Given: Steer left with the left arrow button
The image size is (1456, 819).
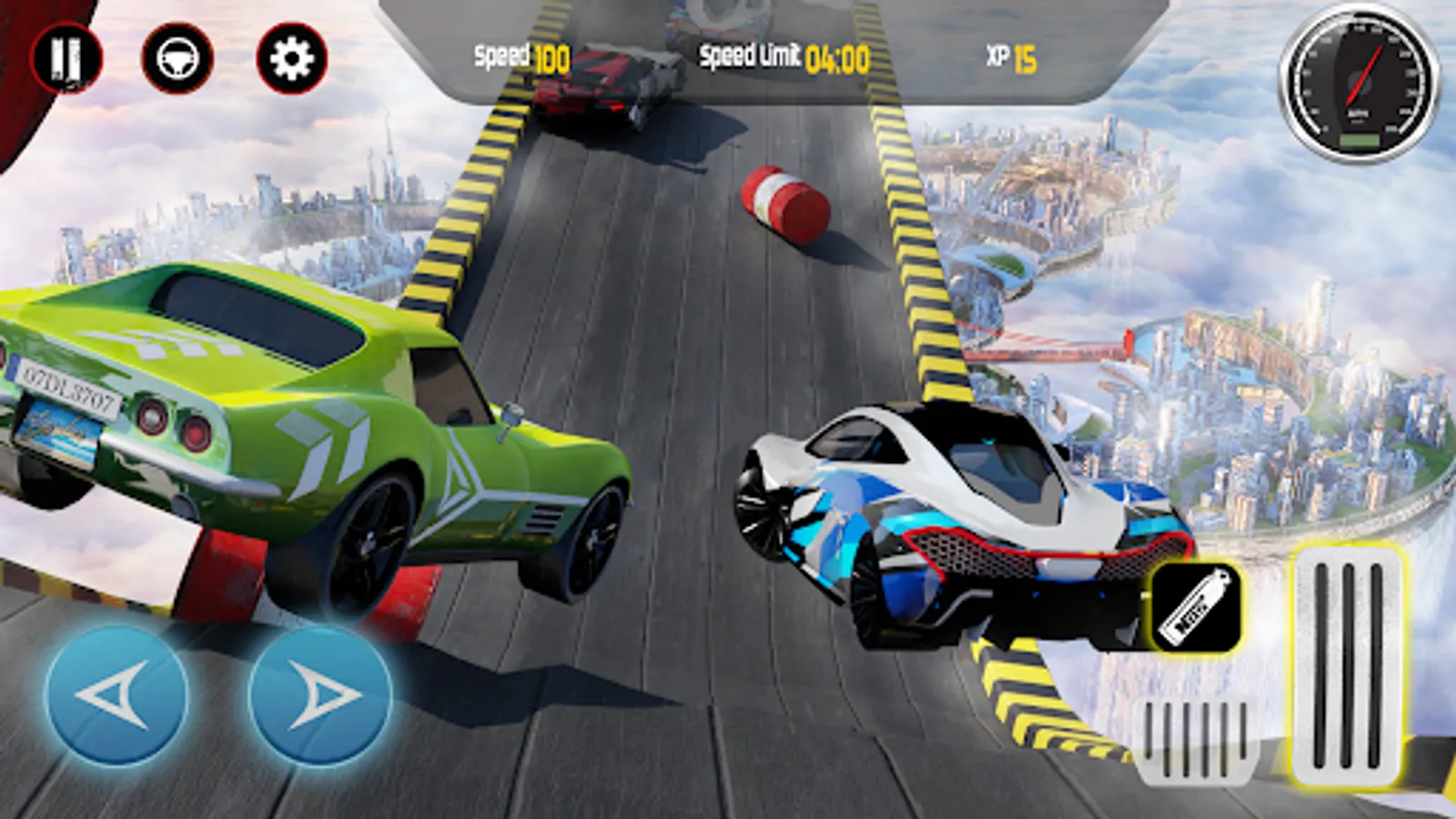Looking at the screenshot, I should [116, 695].
